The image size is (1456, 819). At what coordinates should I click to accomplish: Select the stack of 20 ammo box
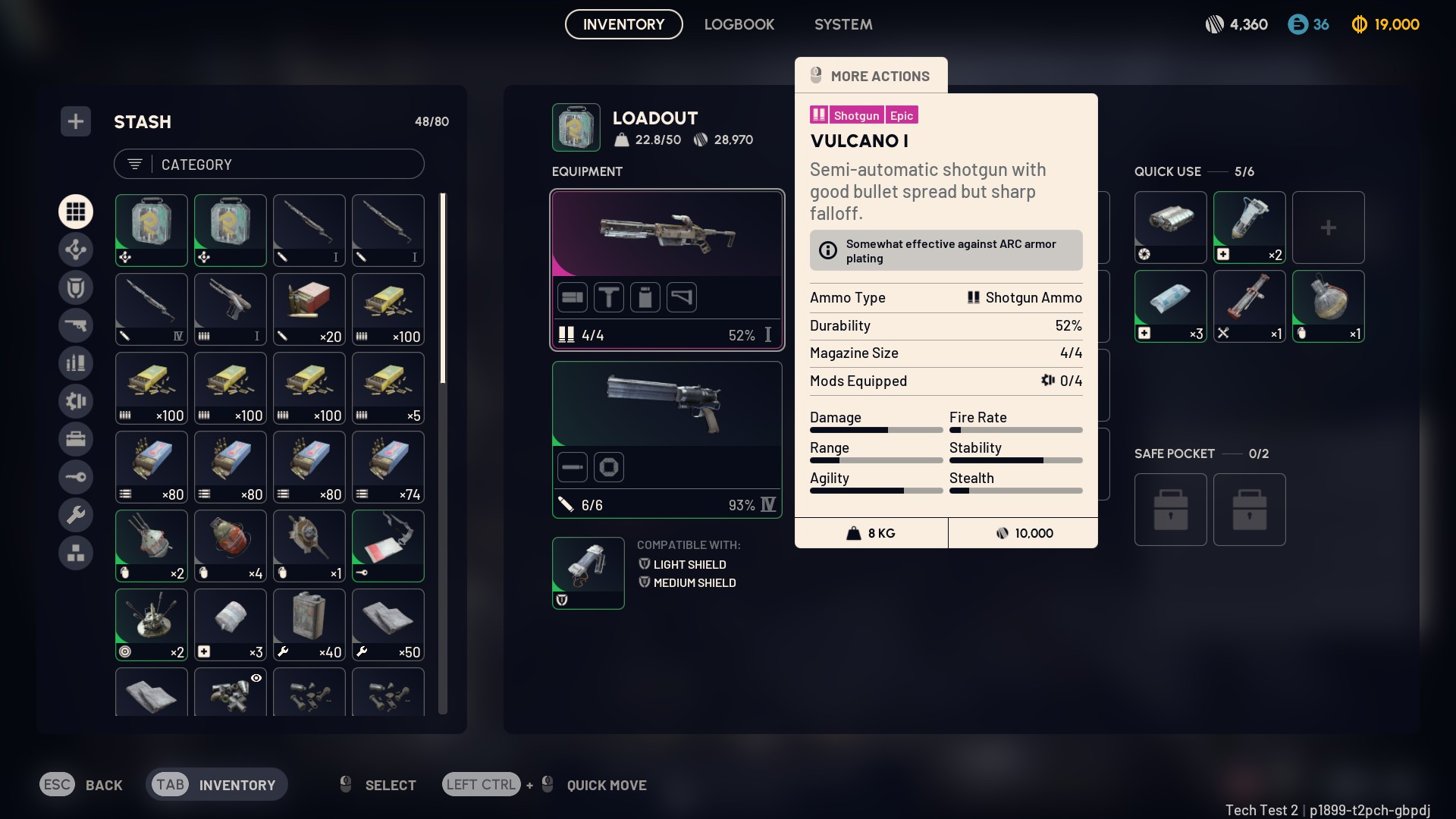pyautogui.click(x=309, y=309)
